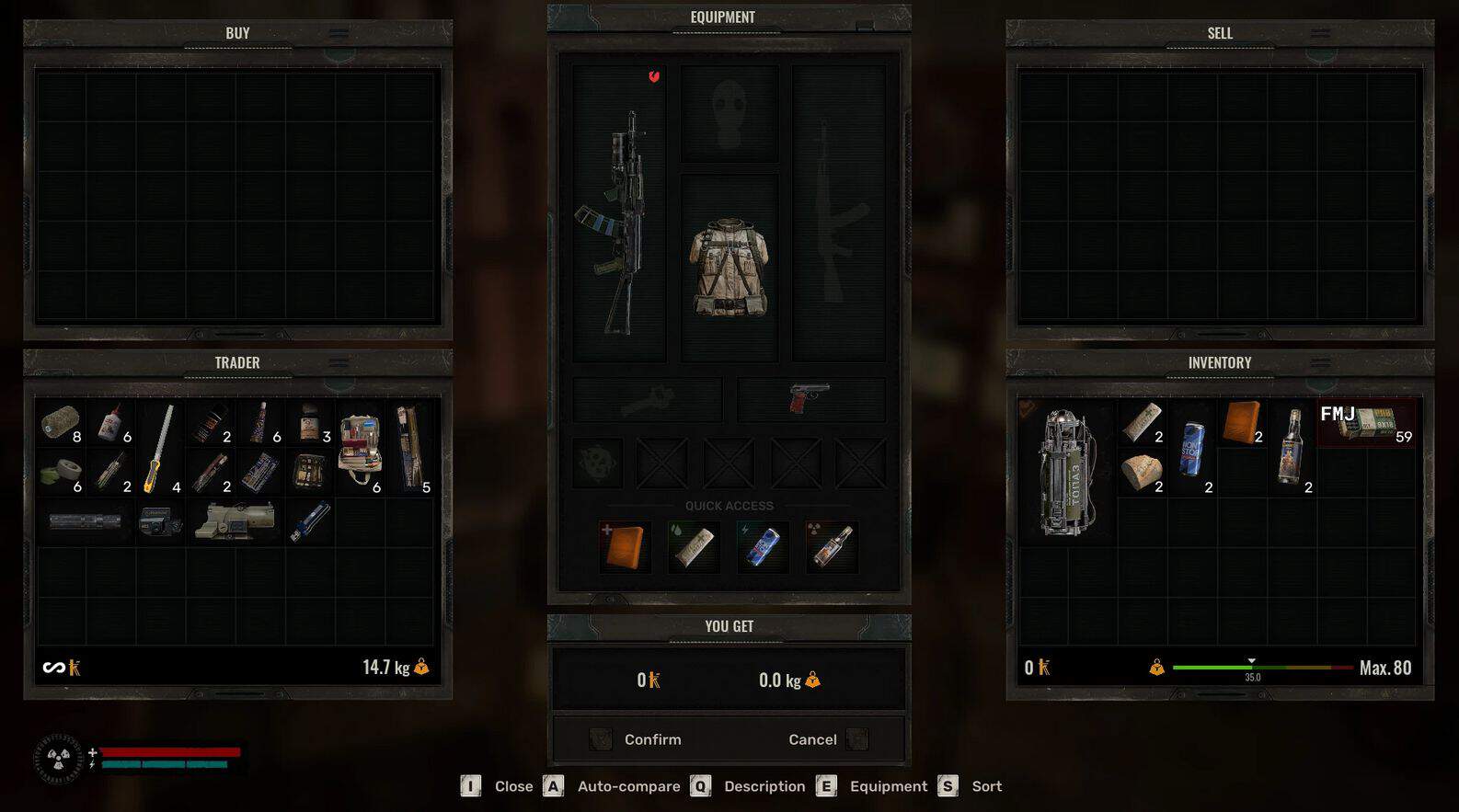Select the equipped body armor vest
Viewport: 1459px width, 812px height.
click(x=729, y=267)
